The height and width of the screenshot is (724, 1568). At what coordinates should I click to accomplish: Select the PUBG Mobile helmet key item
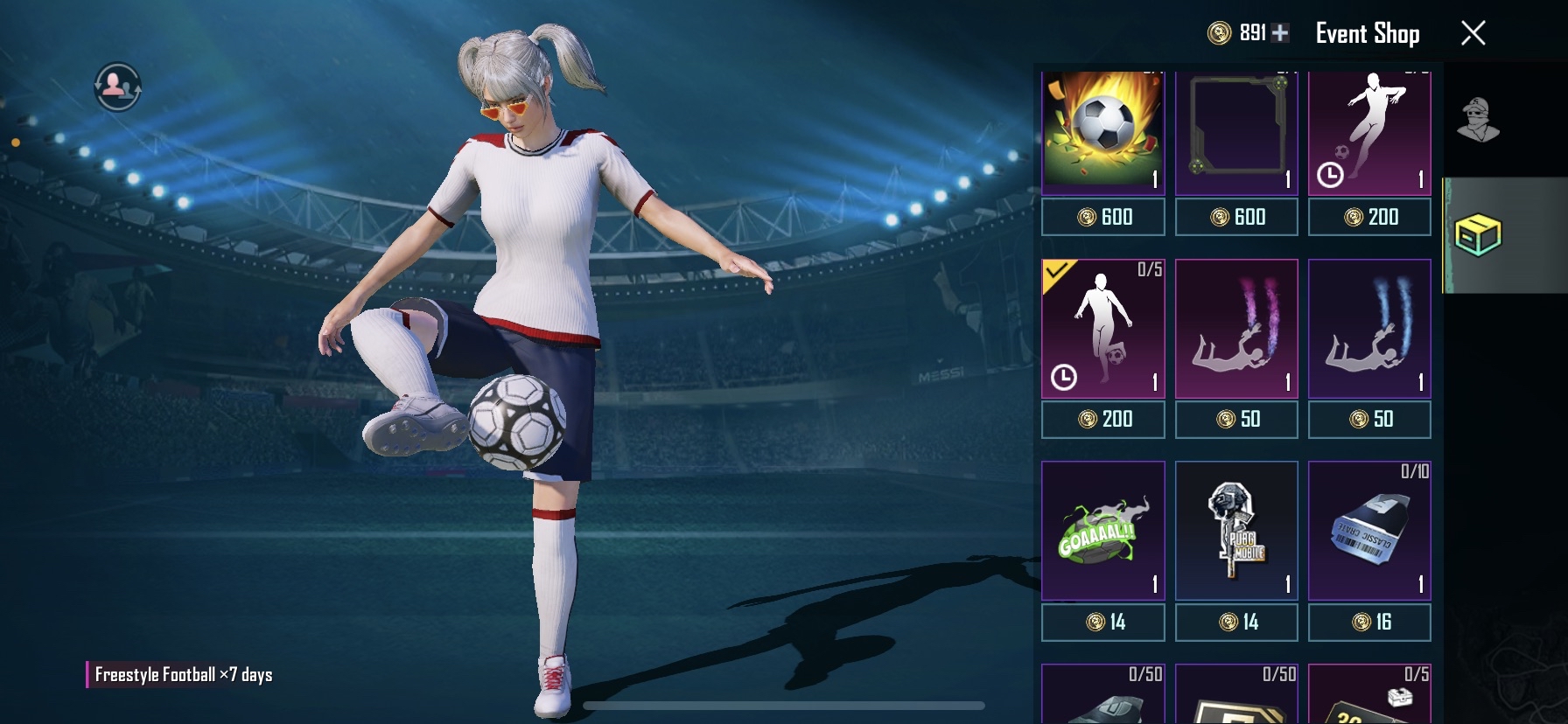(x=1236, y=532)
